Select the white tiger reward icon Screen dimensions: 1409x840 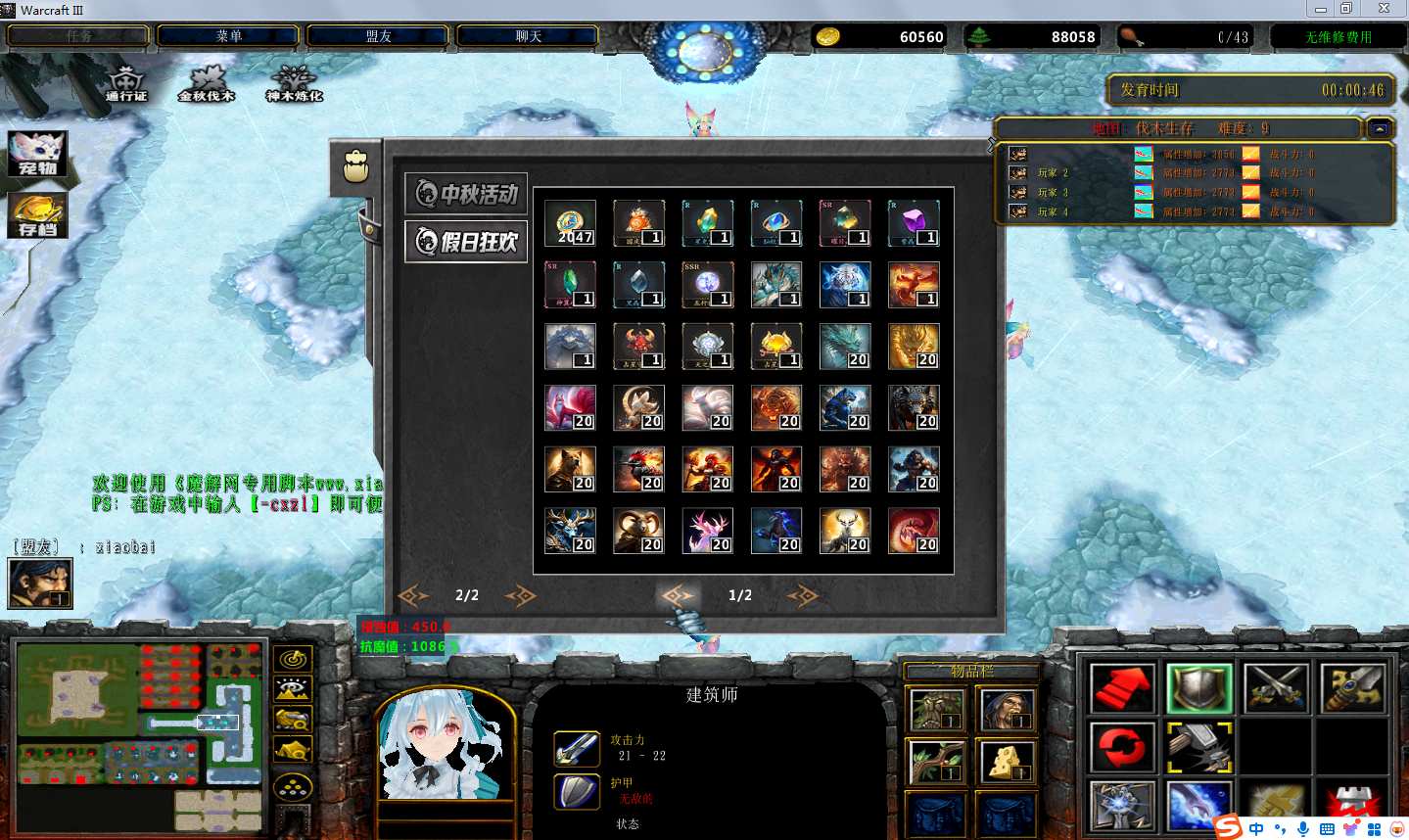[x=845, y=285]
